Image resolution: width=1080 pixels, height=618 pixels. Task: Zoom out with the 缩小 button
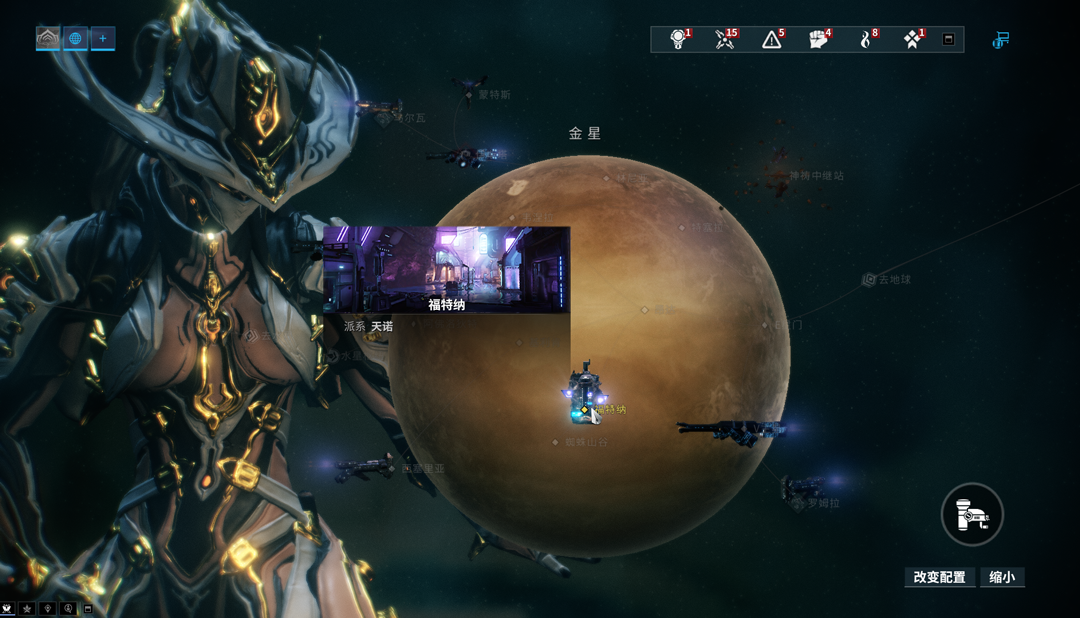[x=1002, y=577]
